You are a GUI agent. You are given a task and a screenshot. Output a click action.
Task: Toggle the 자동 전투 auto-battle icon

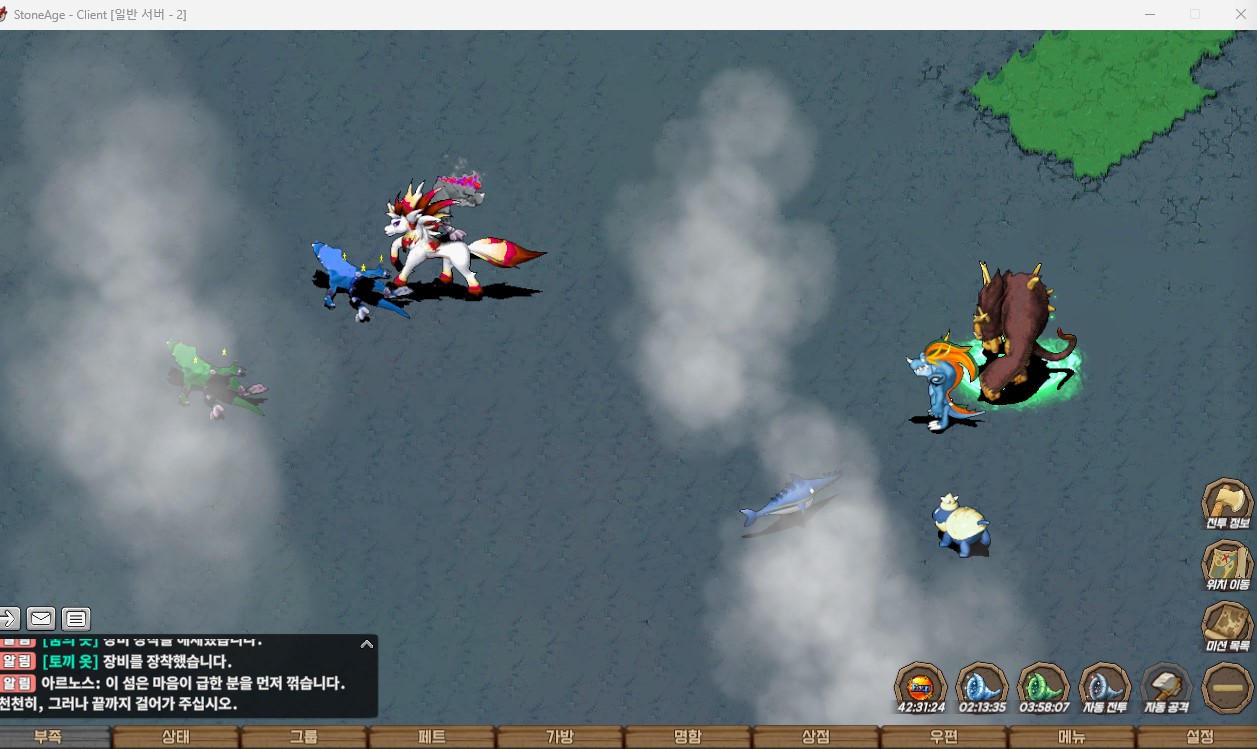tap(1104, 686)
